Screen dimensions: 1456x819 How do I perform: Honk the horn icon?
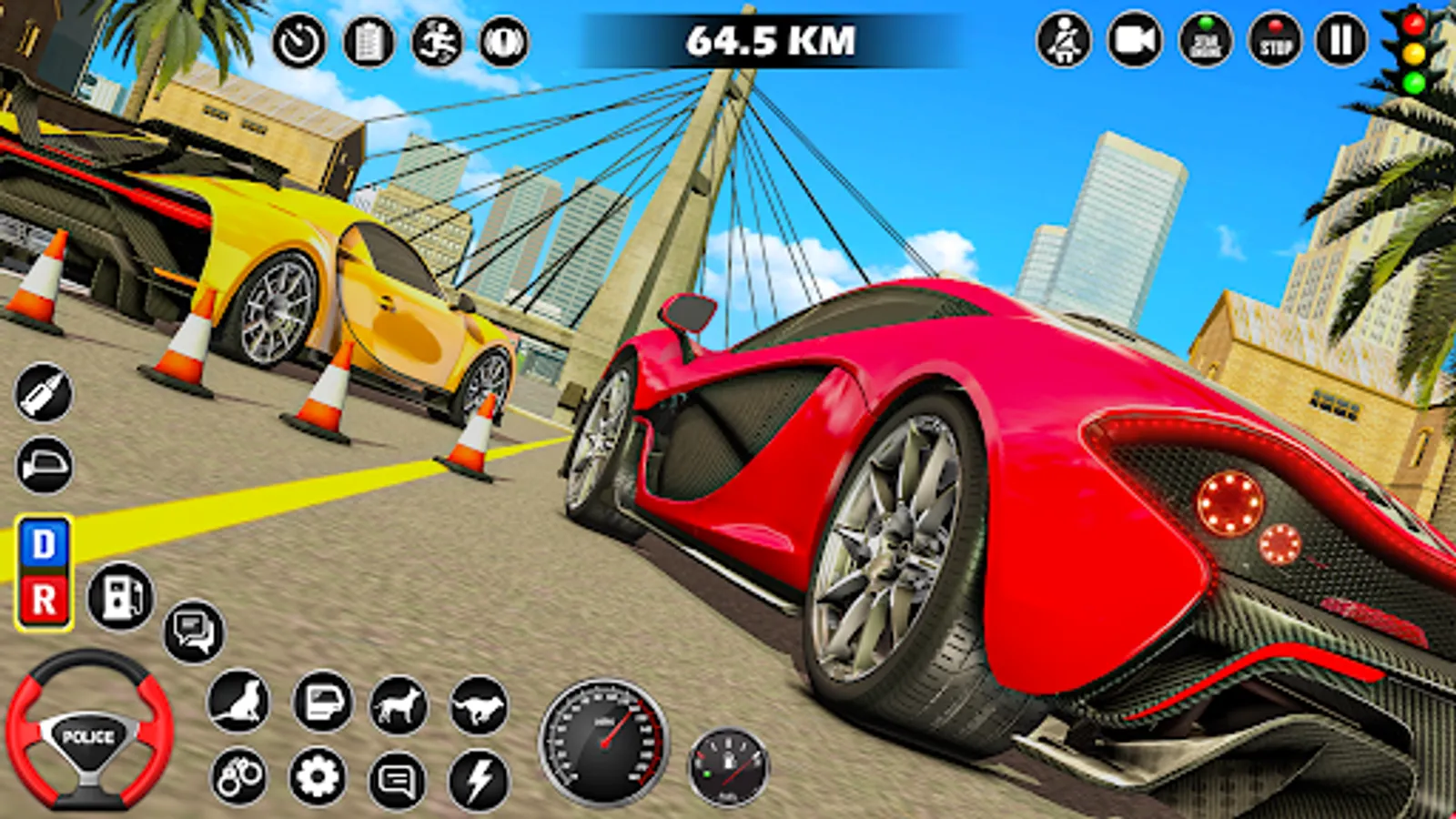503,41
